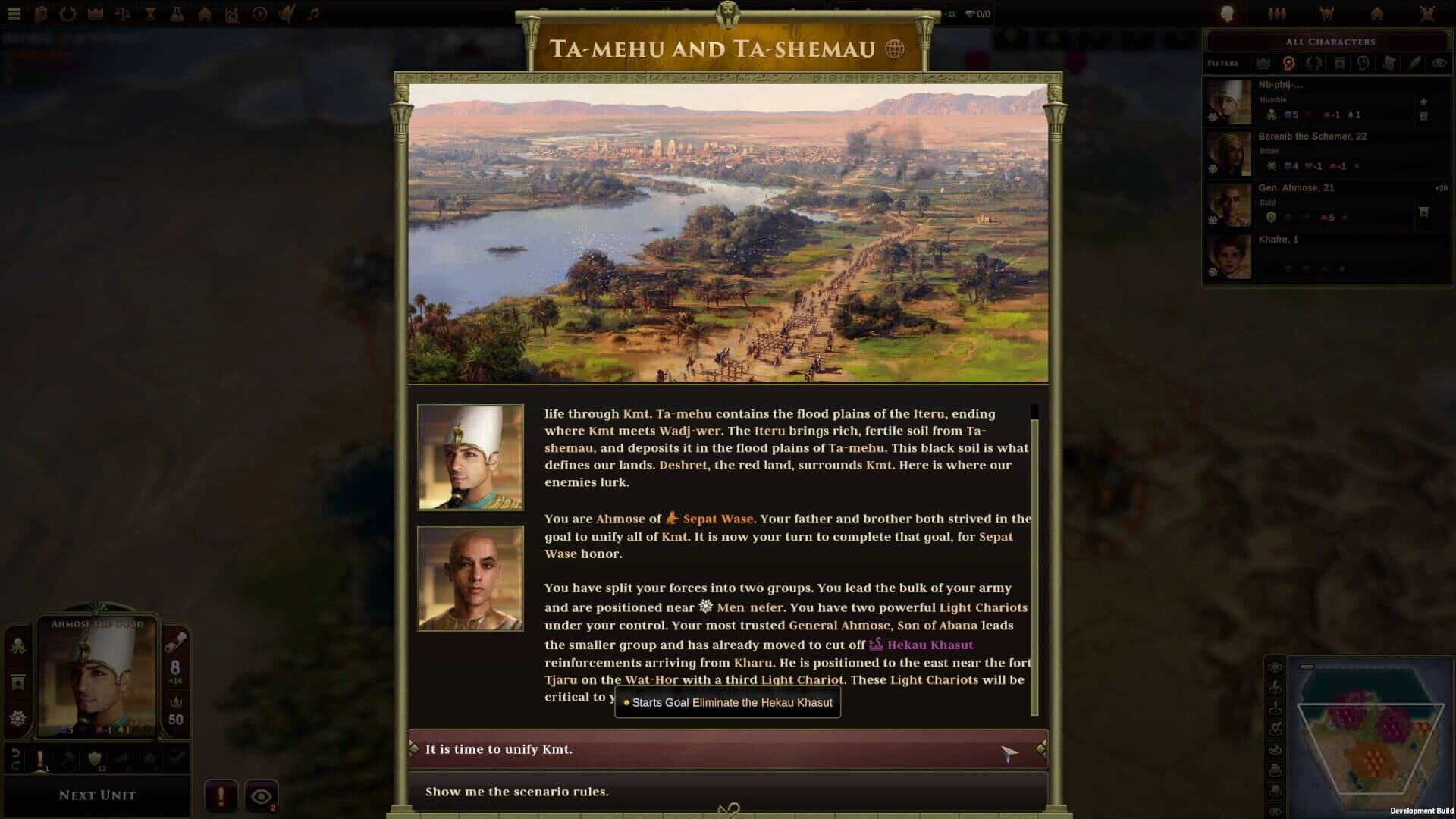1456x819 pixels.
Task: Expand Gen. Ahmose's gear settings
Action: pos(1213,220)
